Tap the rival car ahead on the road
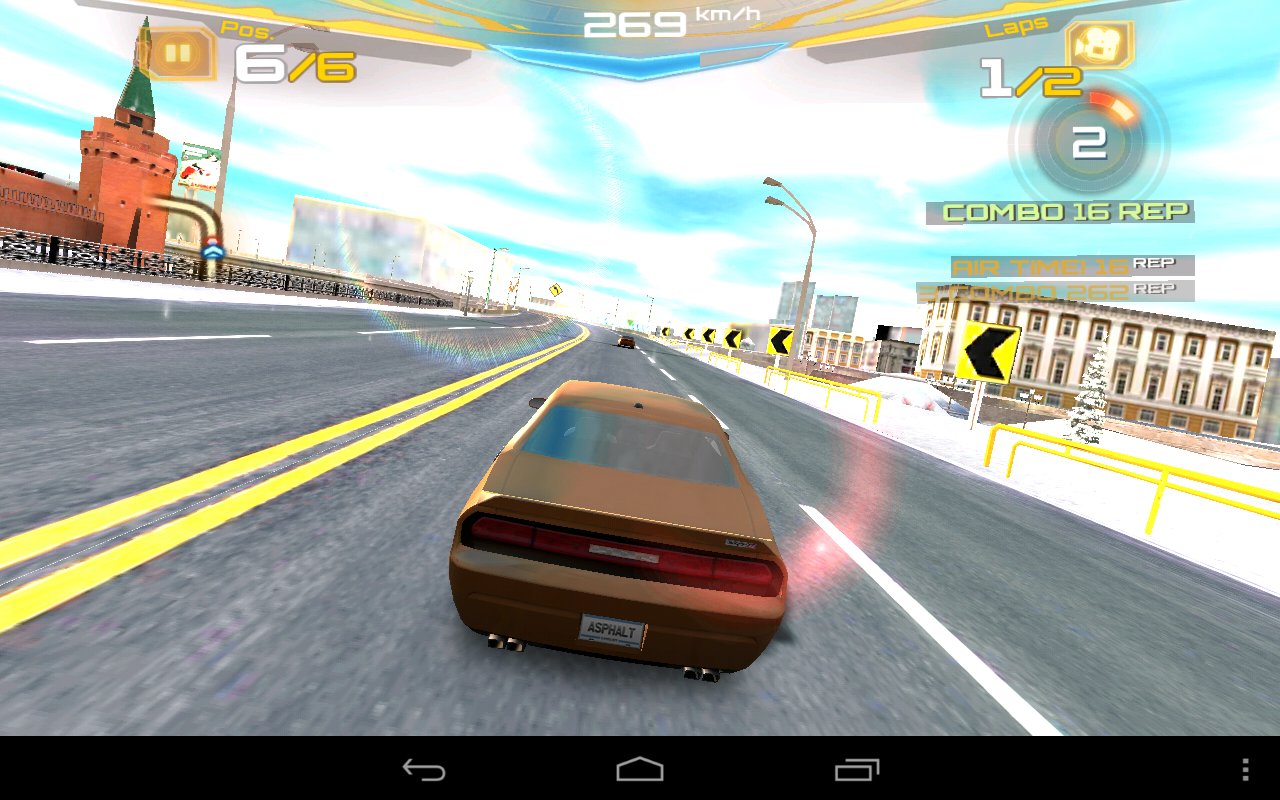Viewport: 1280px width, 800px height. [x=626, y=342]
